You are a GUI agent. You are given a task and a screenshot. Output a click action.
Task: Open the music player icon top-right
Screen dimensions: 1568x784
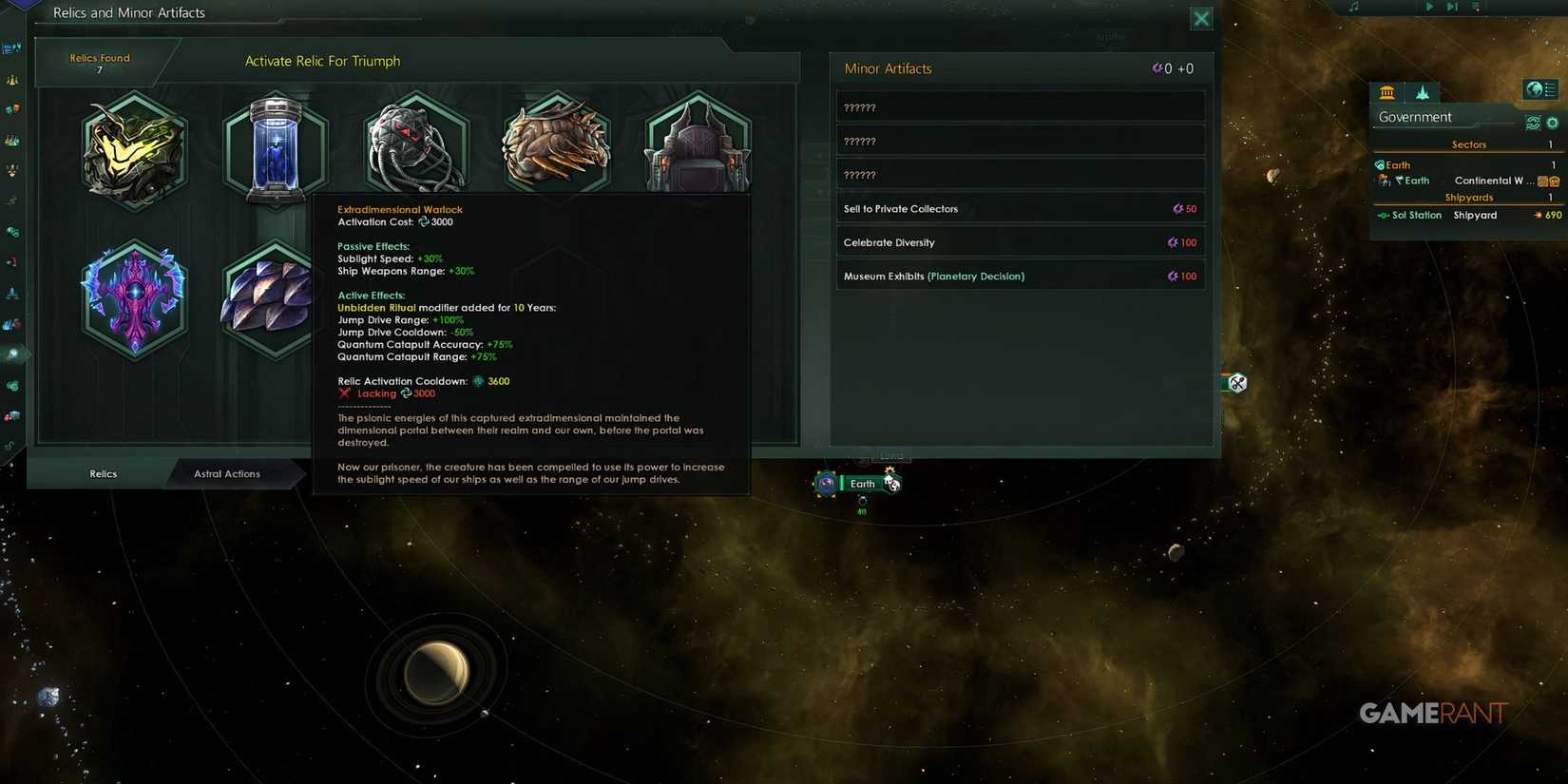click(x=1353, y=7)
